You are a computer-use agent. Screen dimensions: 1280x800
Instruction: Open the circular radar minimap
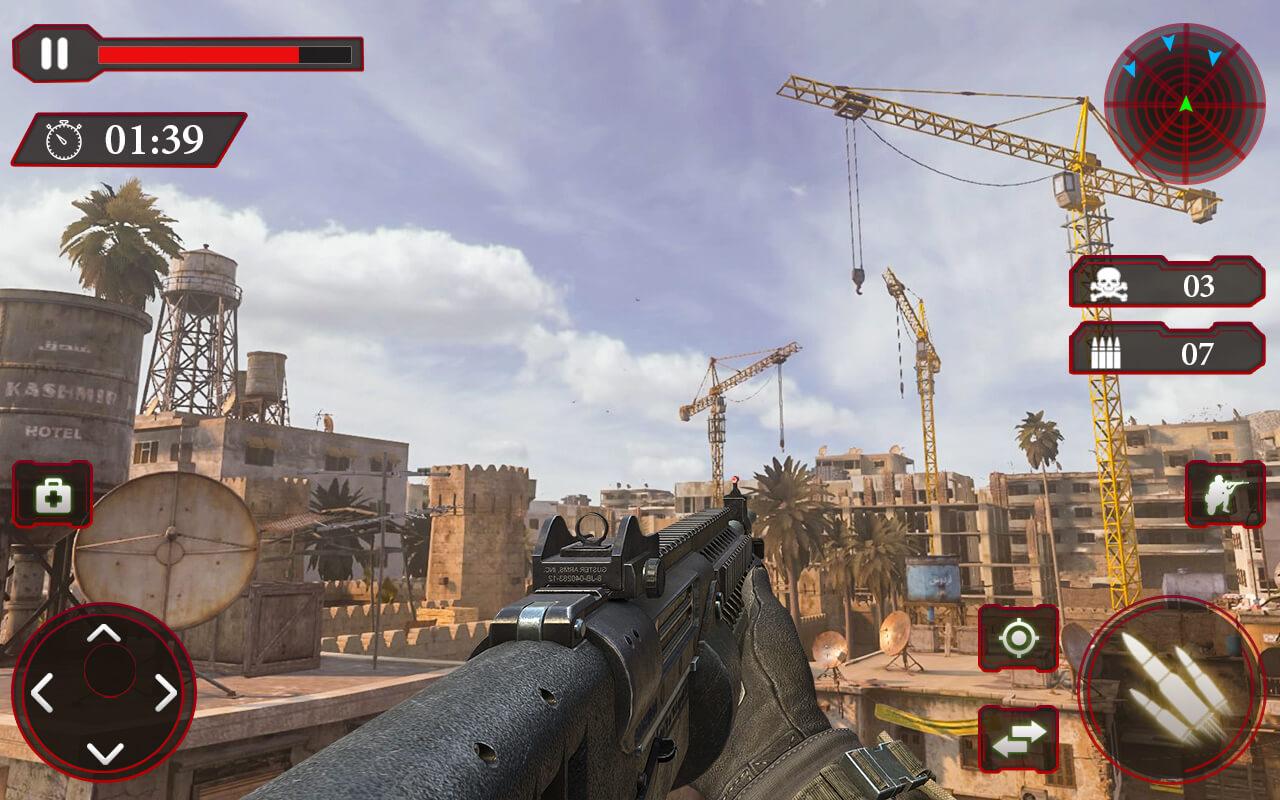click(x=1184, y=104)
